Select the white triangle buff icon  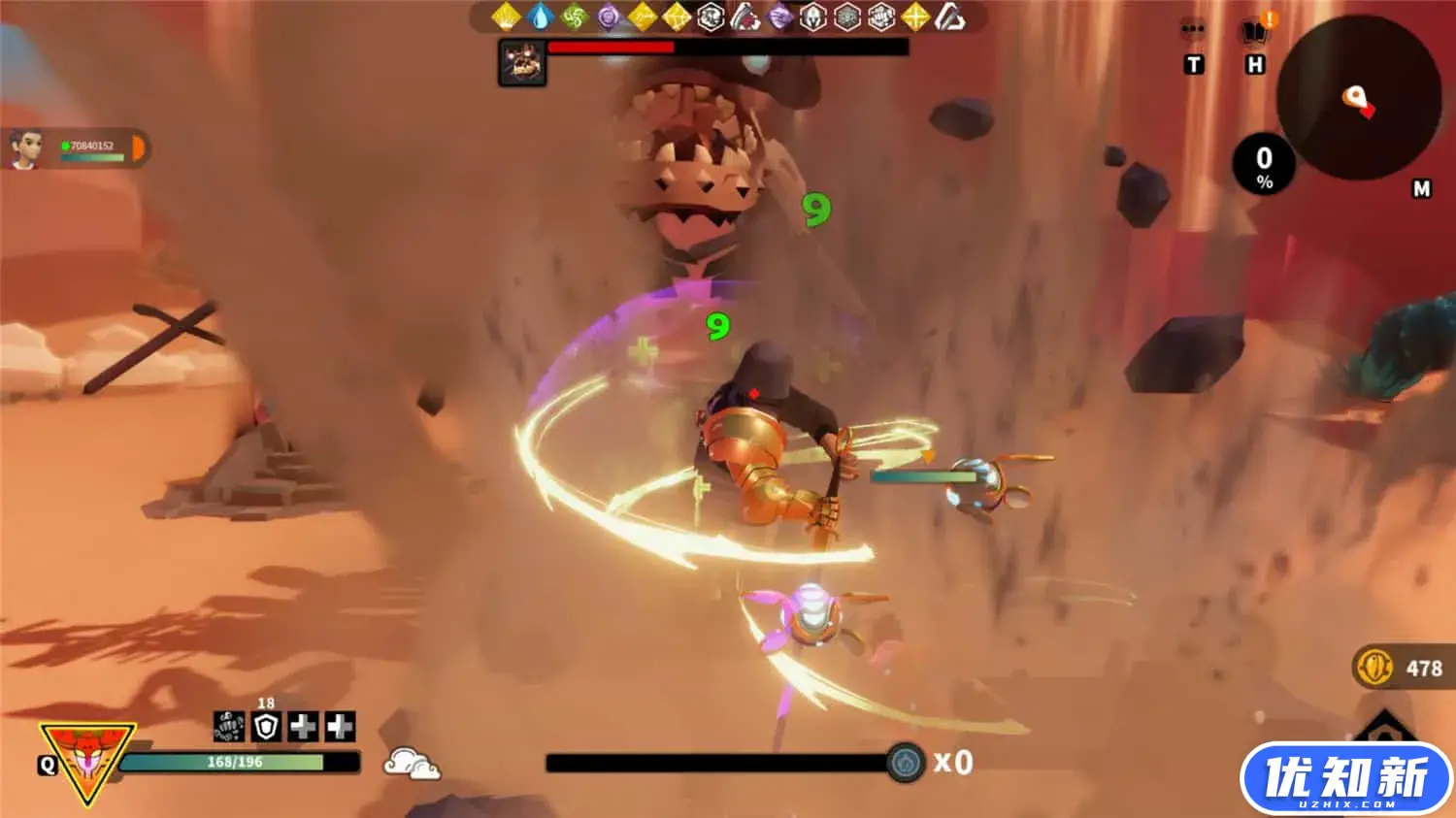950,16
